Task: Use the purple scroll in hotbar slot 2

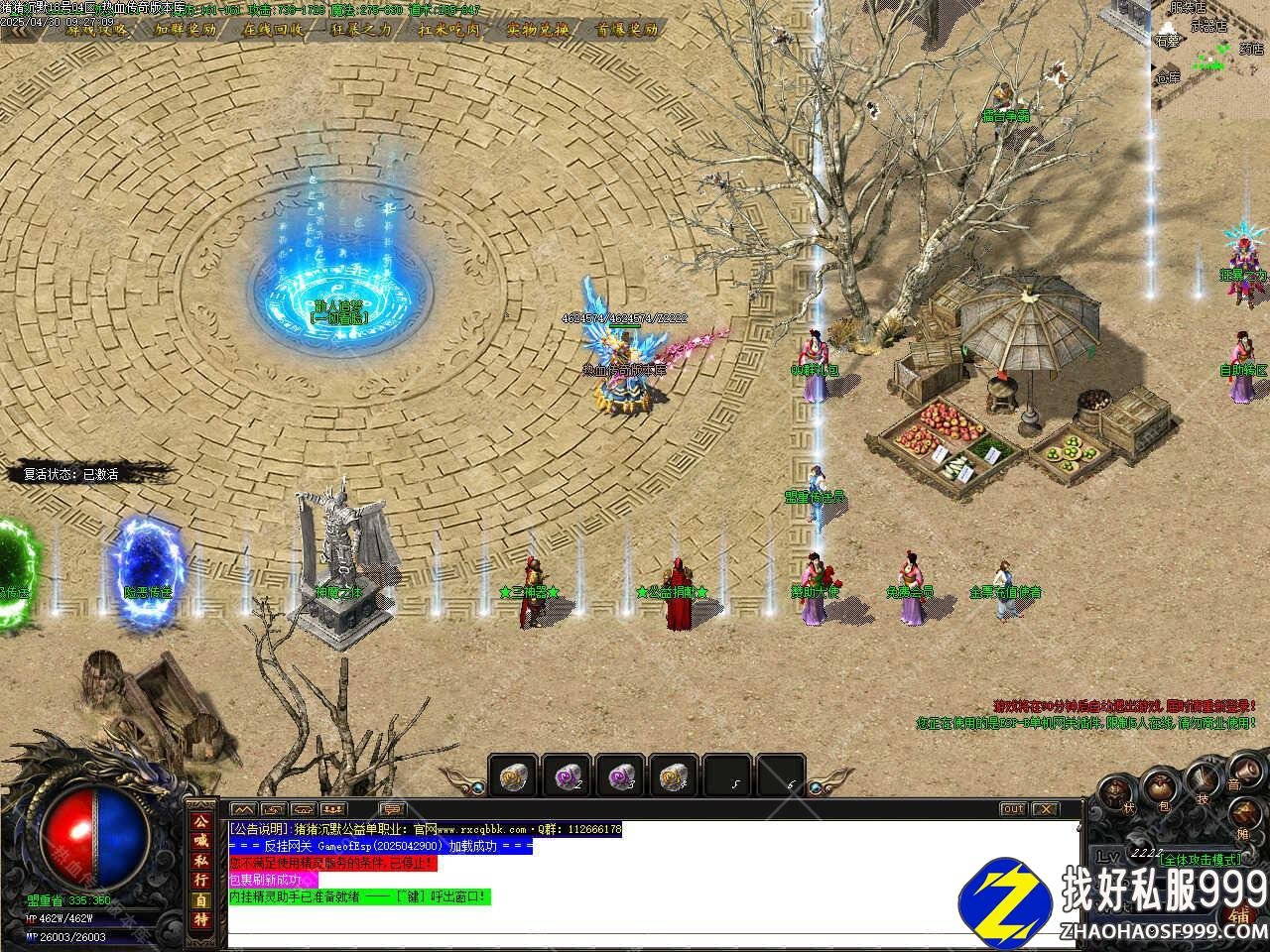Action: (x=568, y=775)
